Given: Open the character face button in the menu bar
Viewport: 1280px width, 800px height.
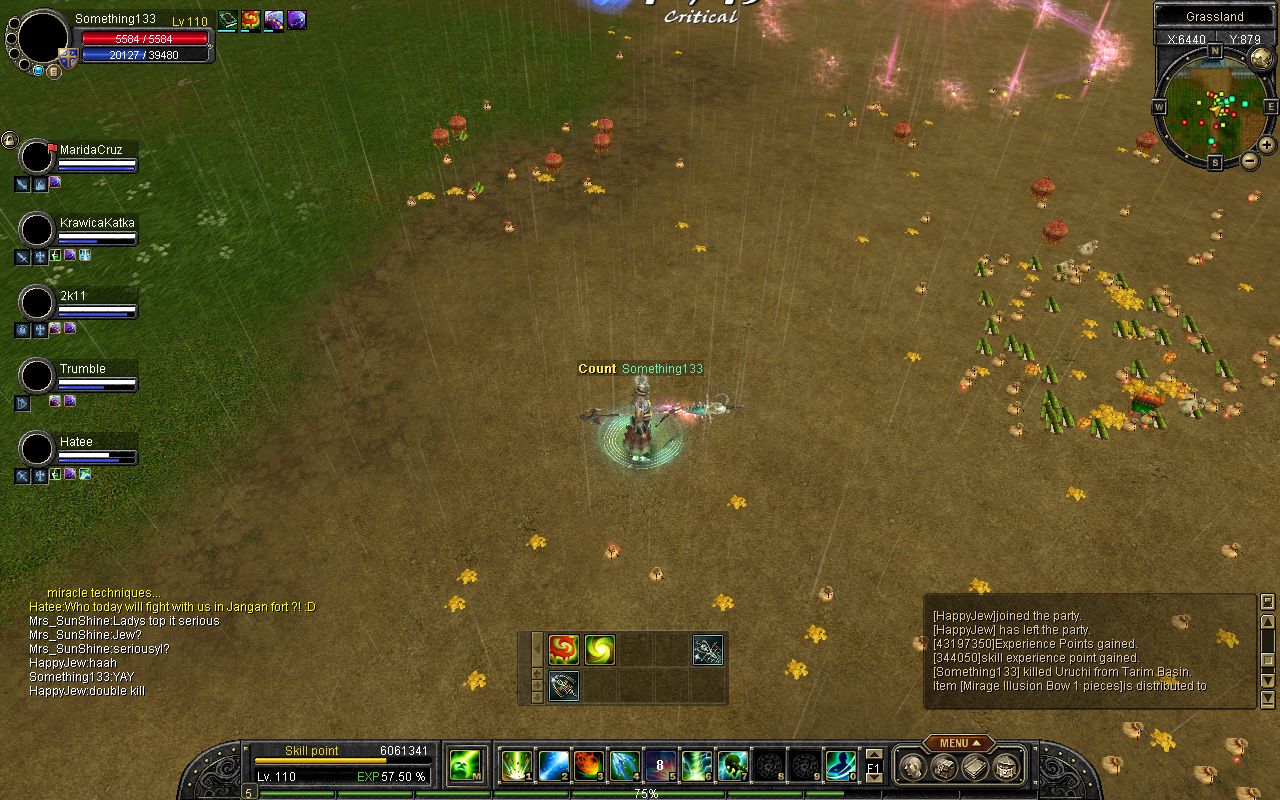Looking at the screenshot, I should (x=911, y=767).
